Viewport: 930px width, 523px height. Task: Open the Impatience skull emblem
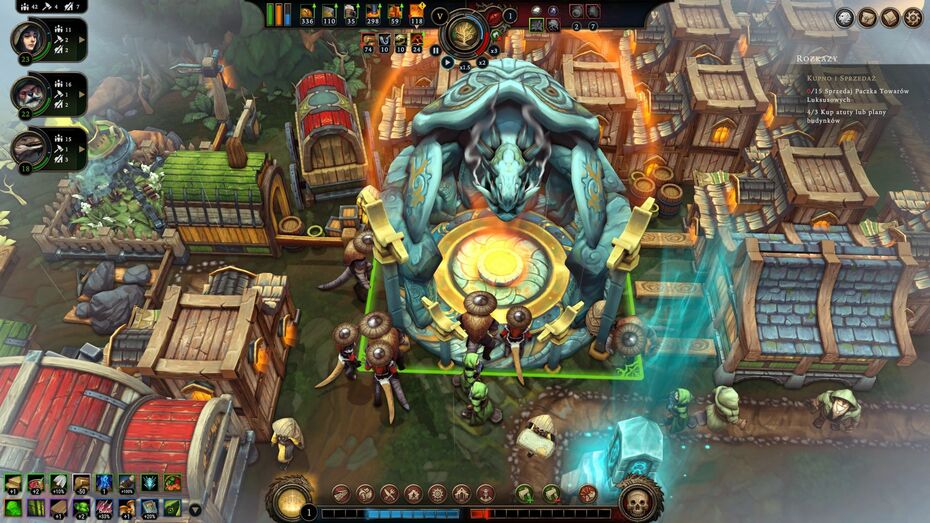(636, 496)
